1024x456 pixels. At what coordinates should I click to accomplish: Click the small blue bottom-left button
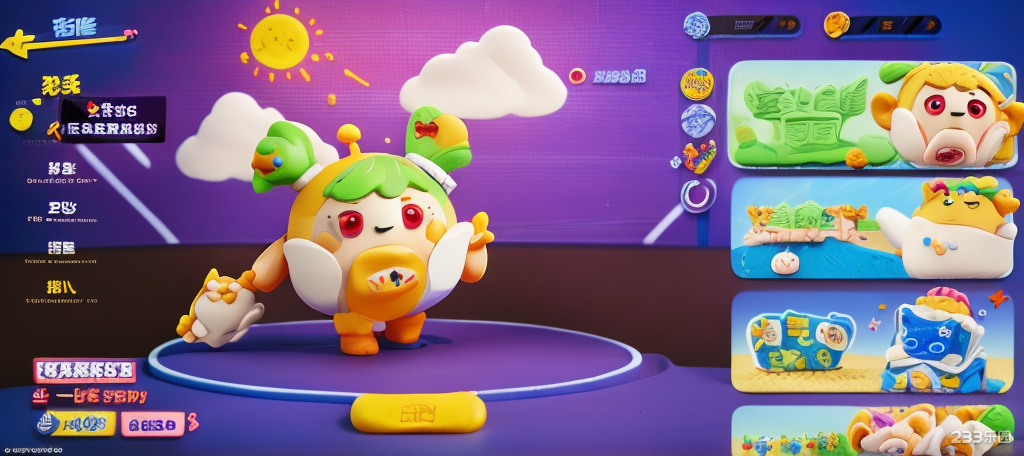click(x=72, y=424)
